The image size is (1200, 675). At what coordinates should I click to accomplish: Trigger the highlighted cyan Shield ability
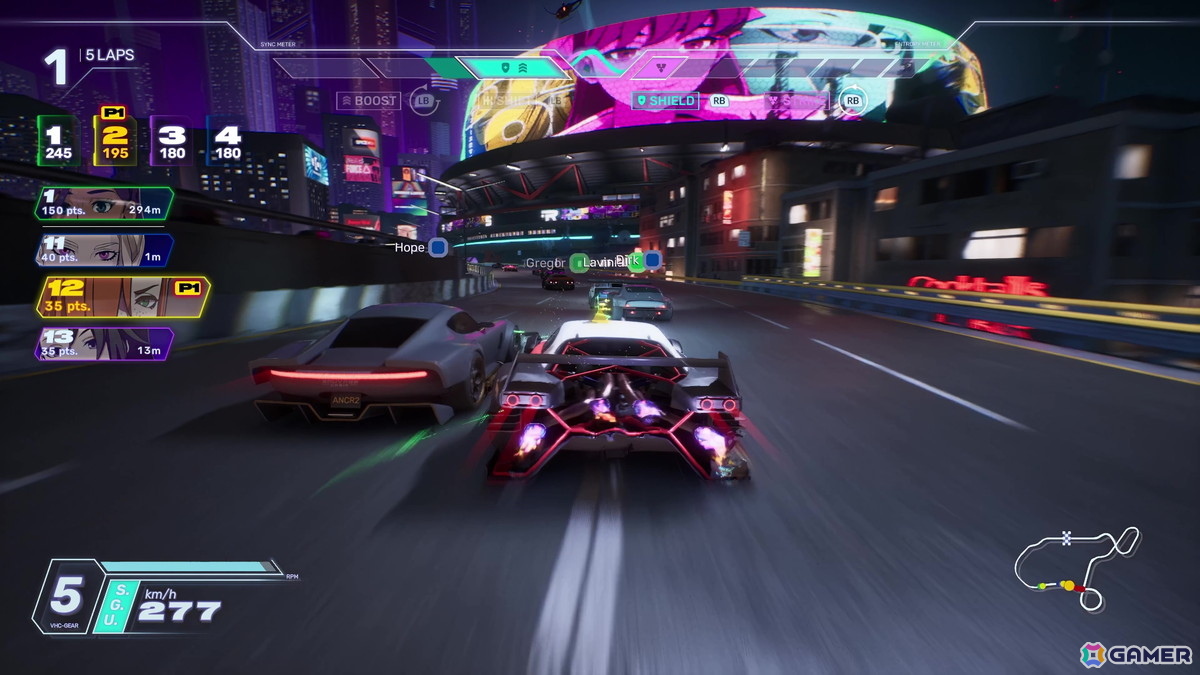click(x=665, y=101)
